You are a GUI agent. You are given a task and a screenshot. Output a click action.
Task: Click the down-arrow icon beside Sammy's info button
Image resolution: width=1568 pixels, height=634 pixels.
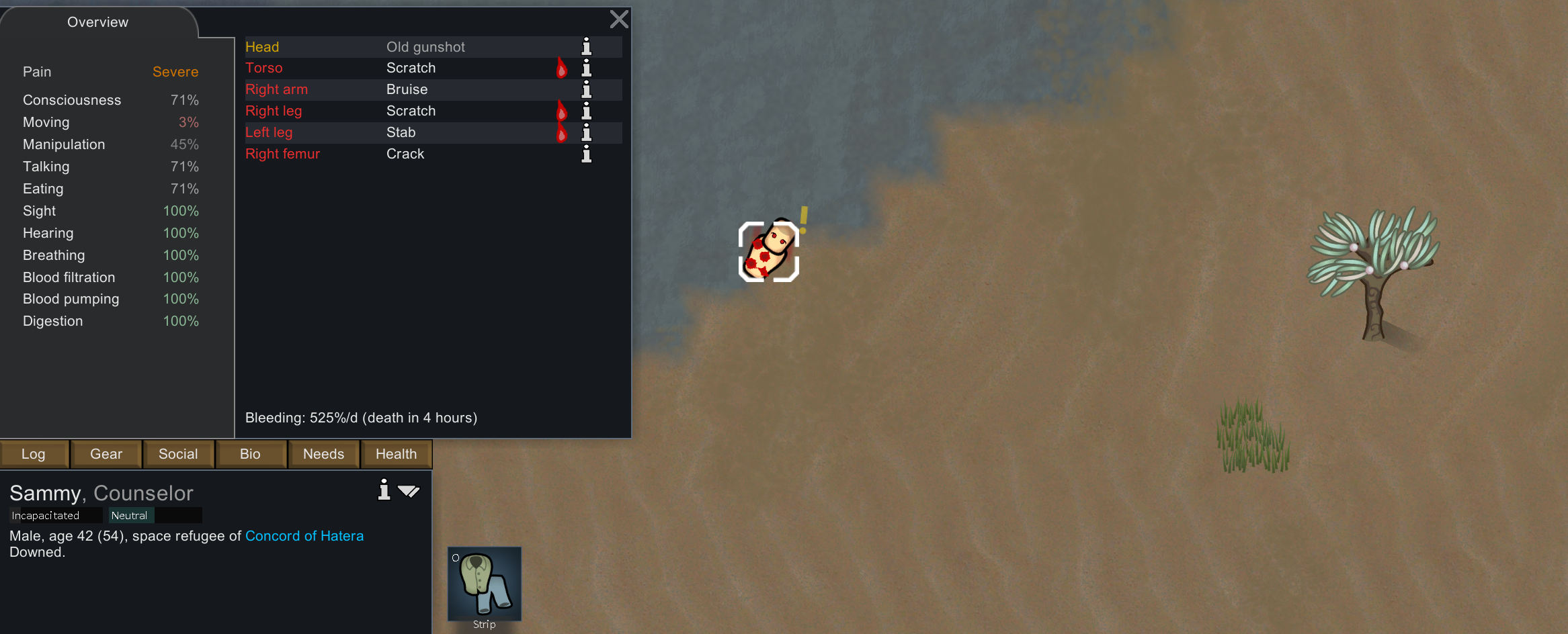pos(409,491)
